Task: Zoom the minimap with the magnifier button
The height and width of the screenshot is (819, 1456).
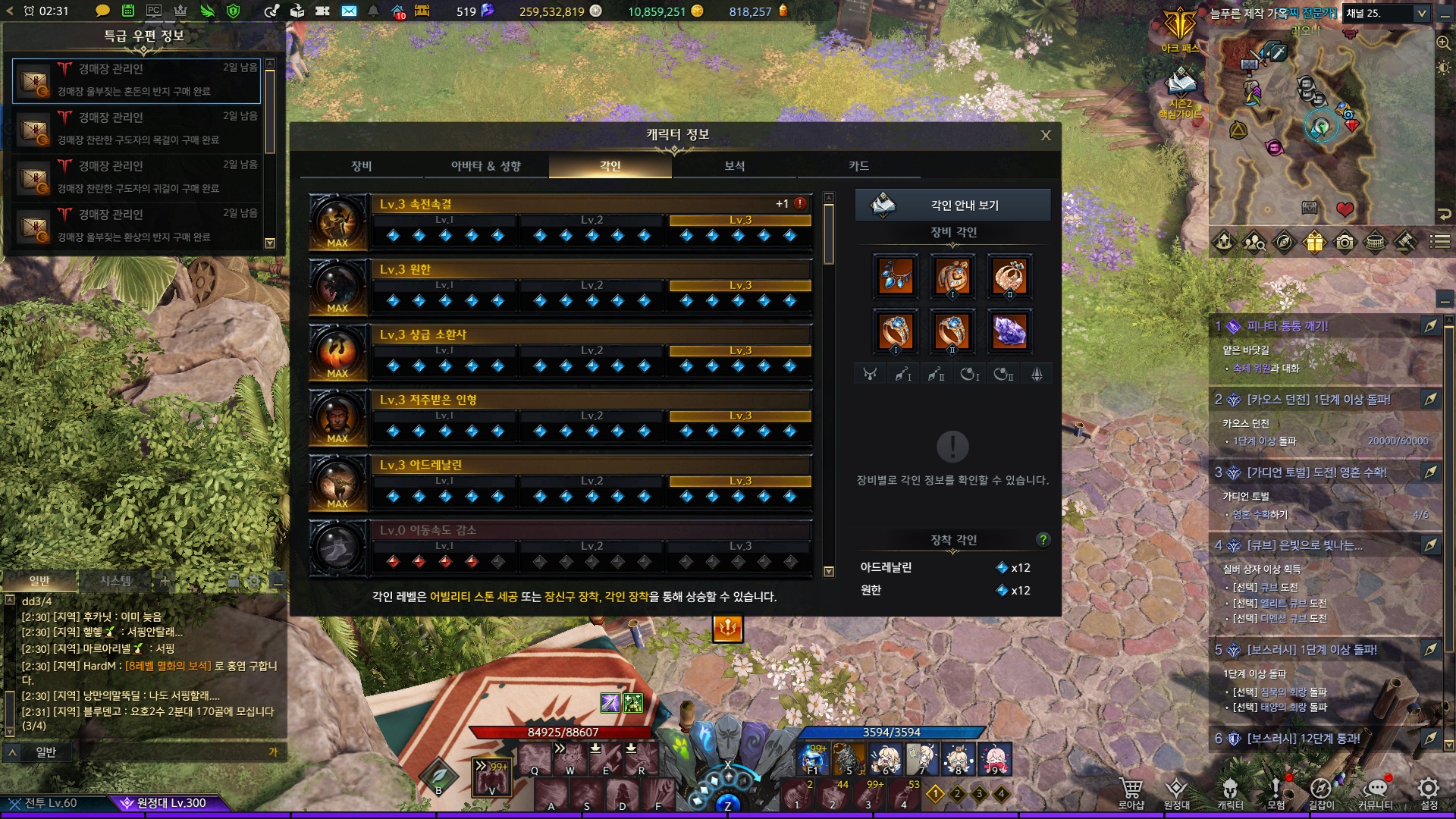Action: (x=1444, y=43)
